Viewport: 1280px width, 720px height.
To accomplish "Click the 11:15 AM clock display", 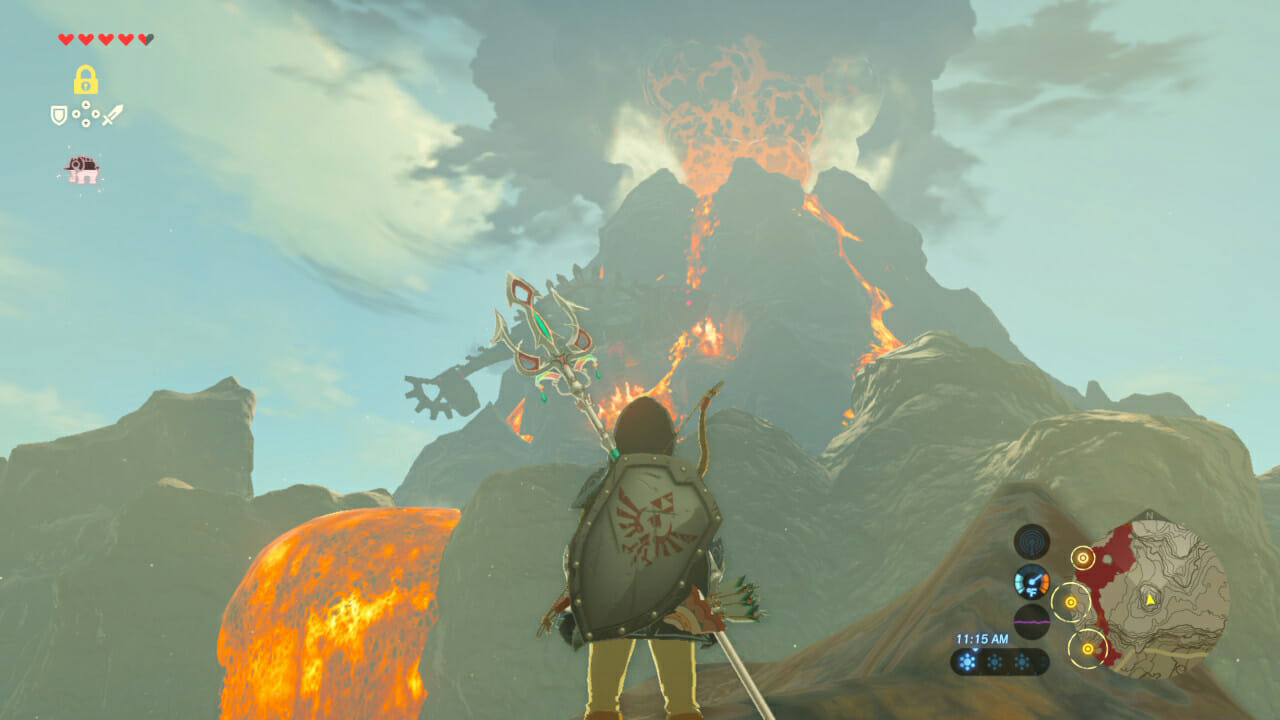I will (x=982, y=639).
